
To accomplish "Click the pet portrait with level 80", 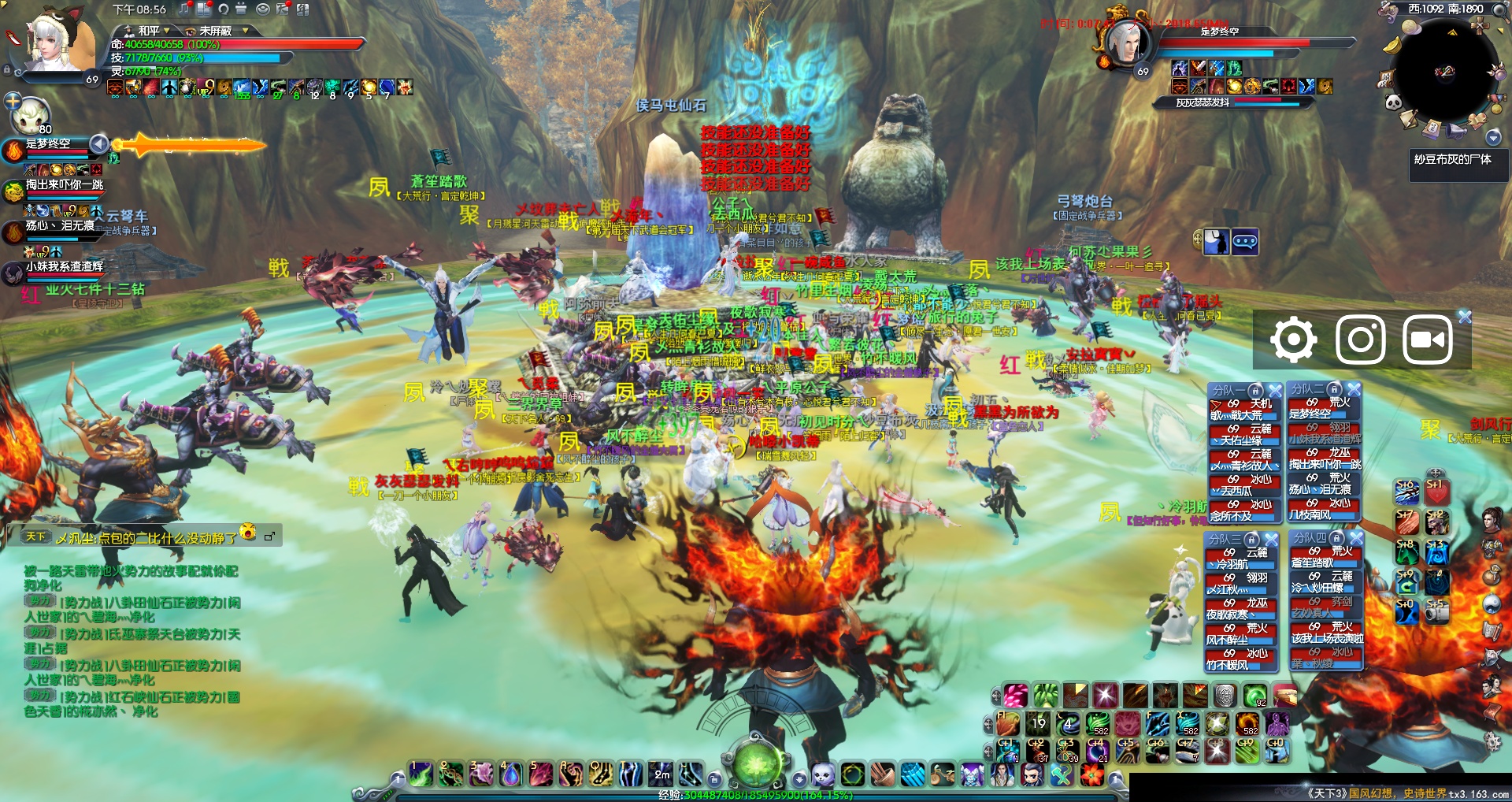I will (30, 116).
